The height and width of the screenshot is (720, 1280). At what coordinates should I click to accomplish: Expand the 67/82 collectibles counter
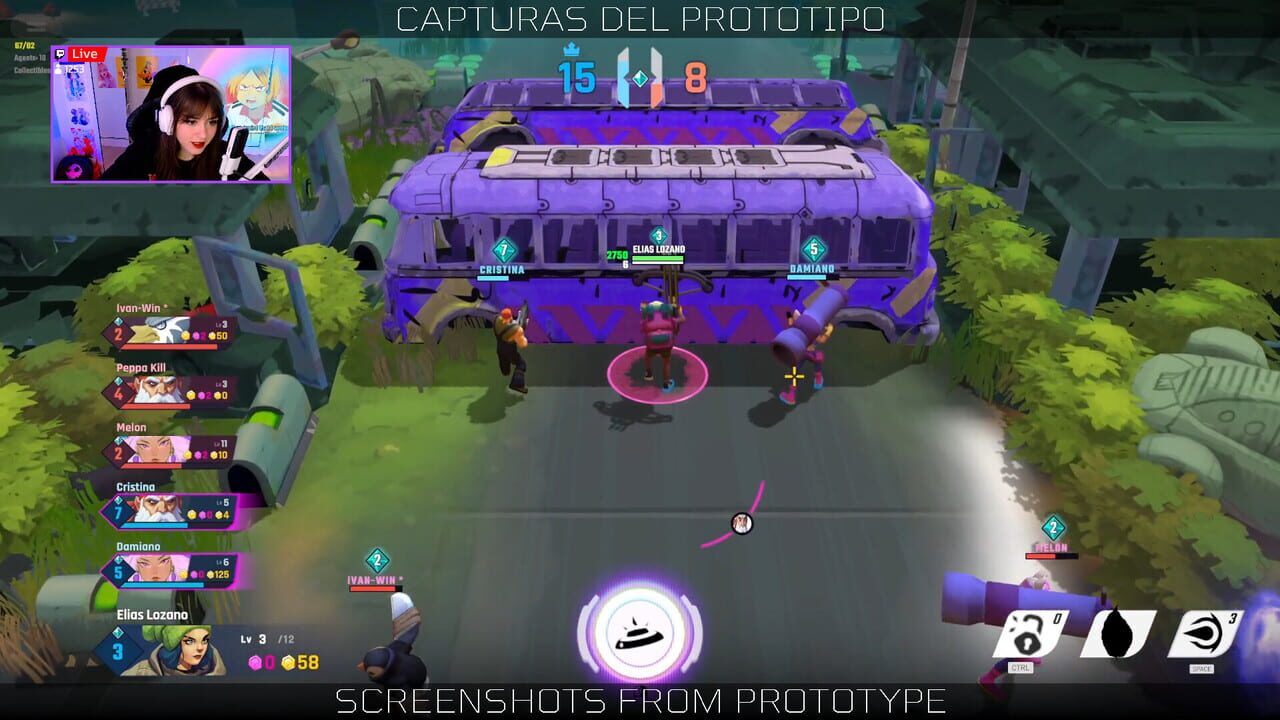pos(24,47)
